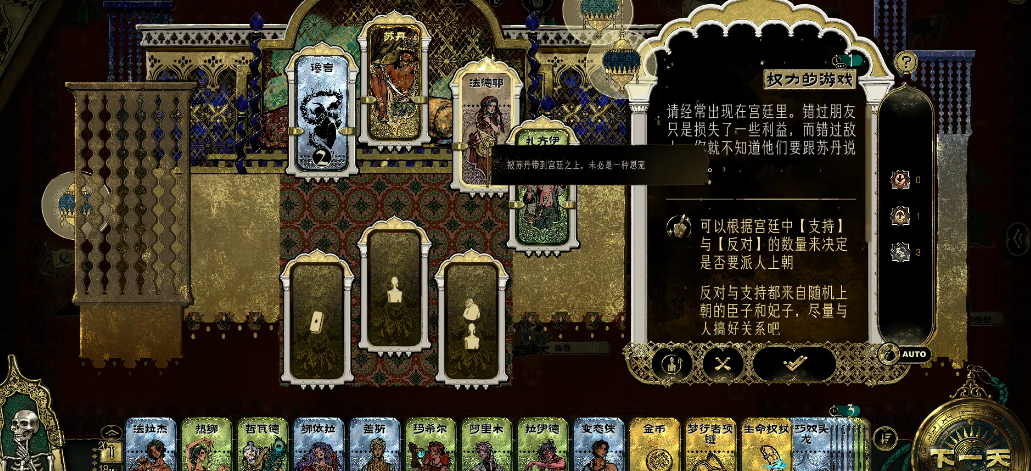
Task: Select the 梦行者项链 necklace card
Action: click(710, 445)
